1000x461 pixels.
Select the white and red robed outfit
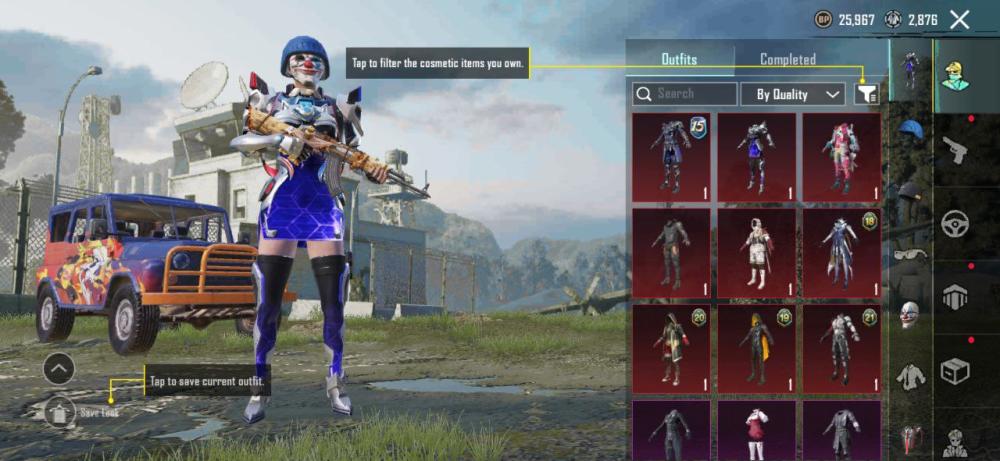[756, 252]
